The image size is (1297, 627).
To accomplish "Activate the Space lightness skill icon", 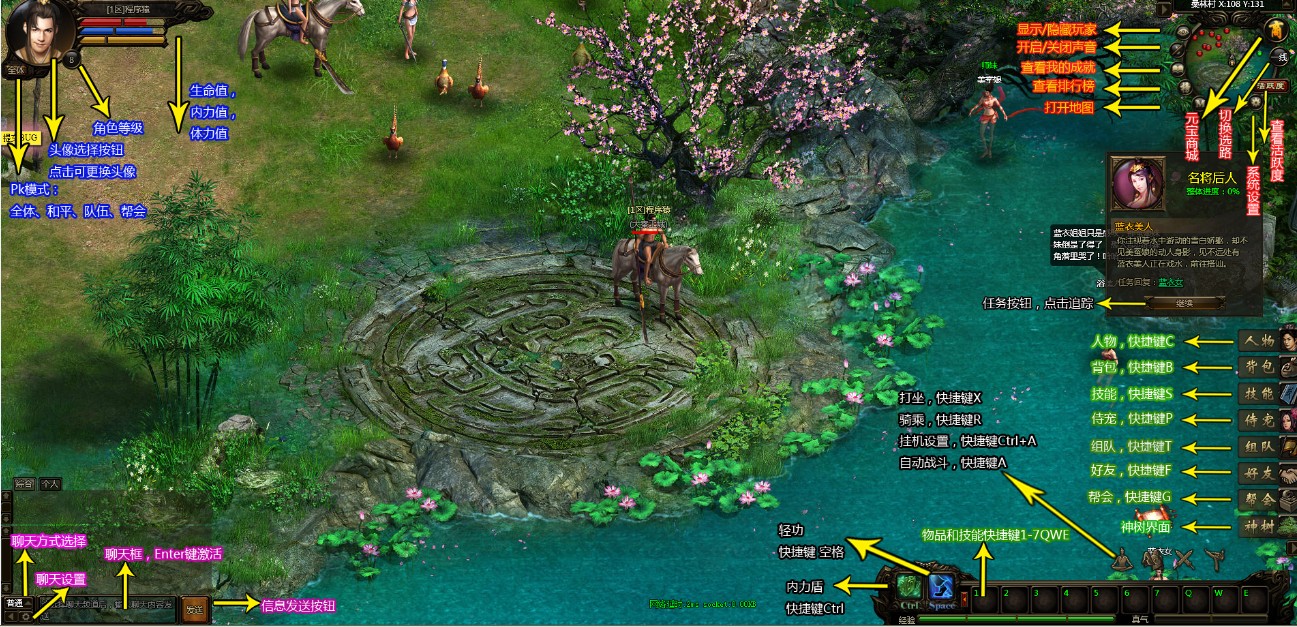I will 942,589.
